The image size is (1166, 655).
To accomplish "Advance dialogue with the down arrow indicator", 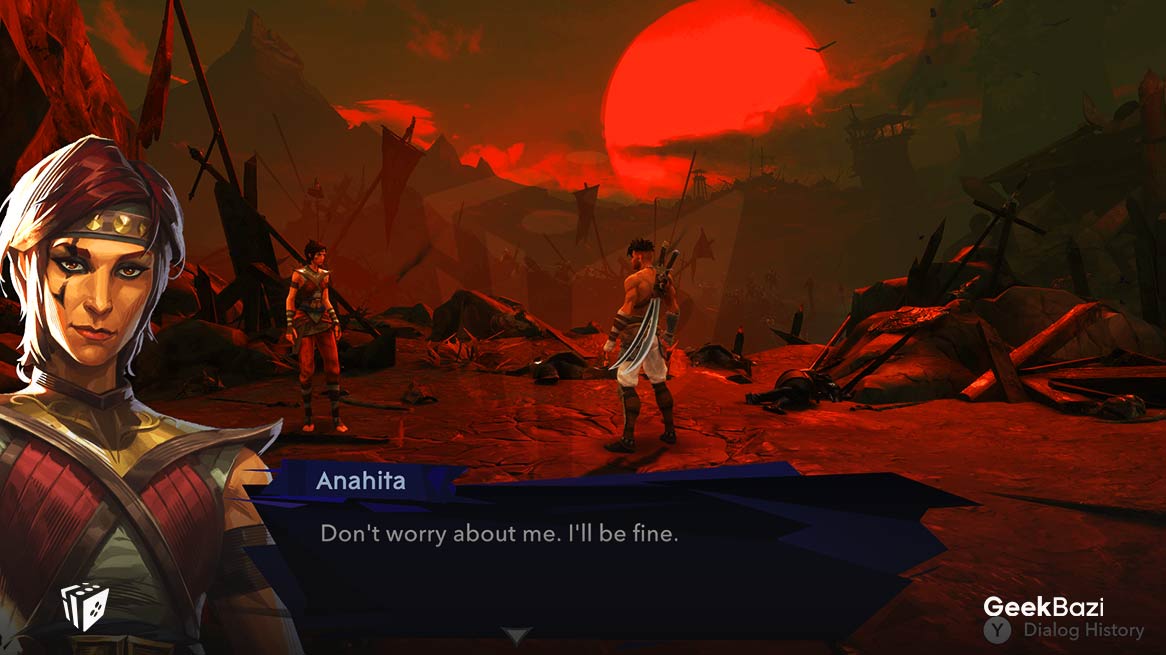I will pos(516,635).
